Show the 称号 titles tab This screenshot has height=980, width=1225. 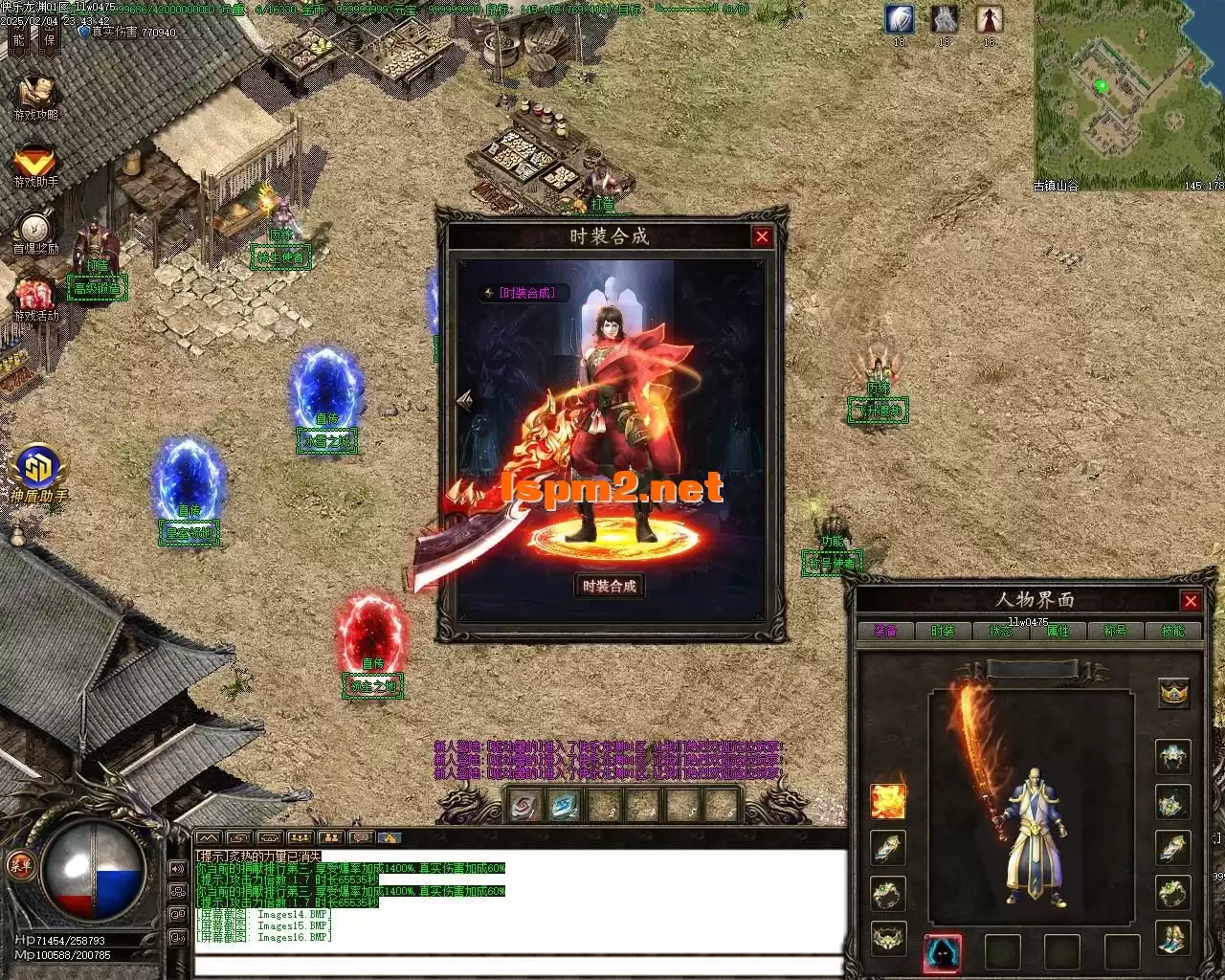1115,632
